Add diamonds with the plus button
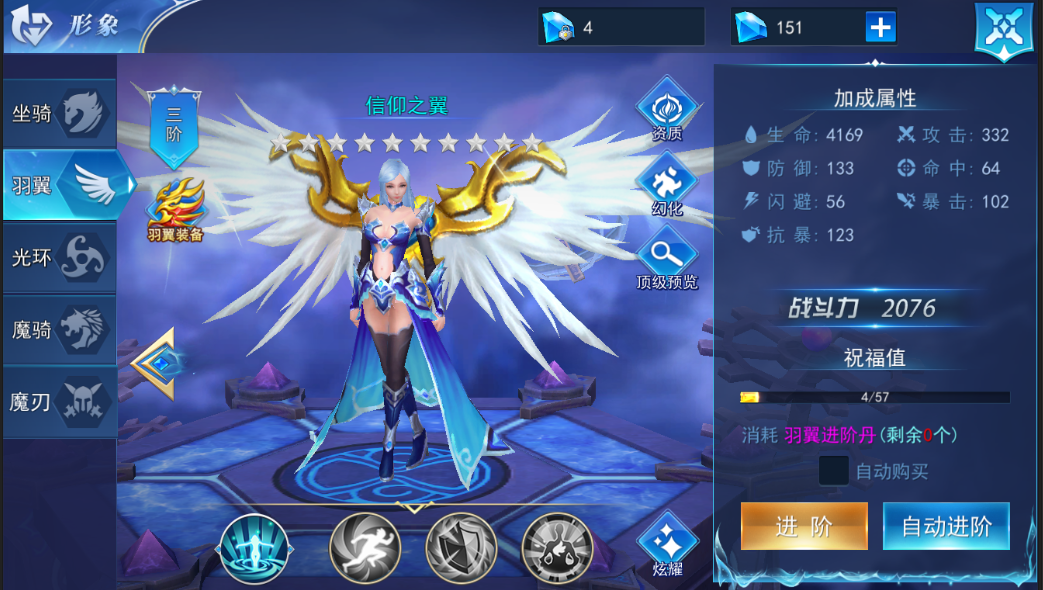Screen dimensions: 1043x590 881,27
